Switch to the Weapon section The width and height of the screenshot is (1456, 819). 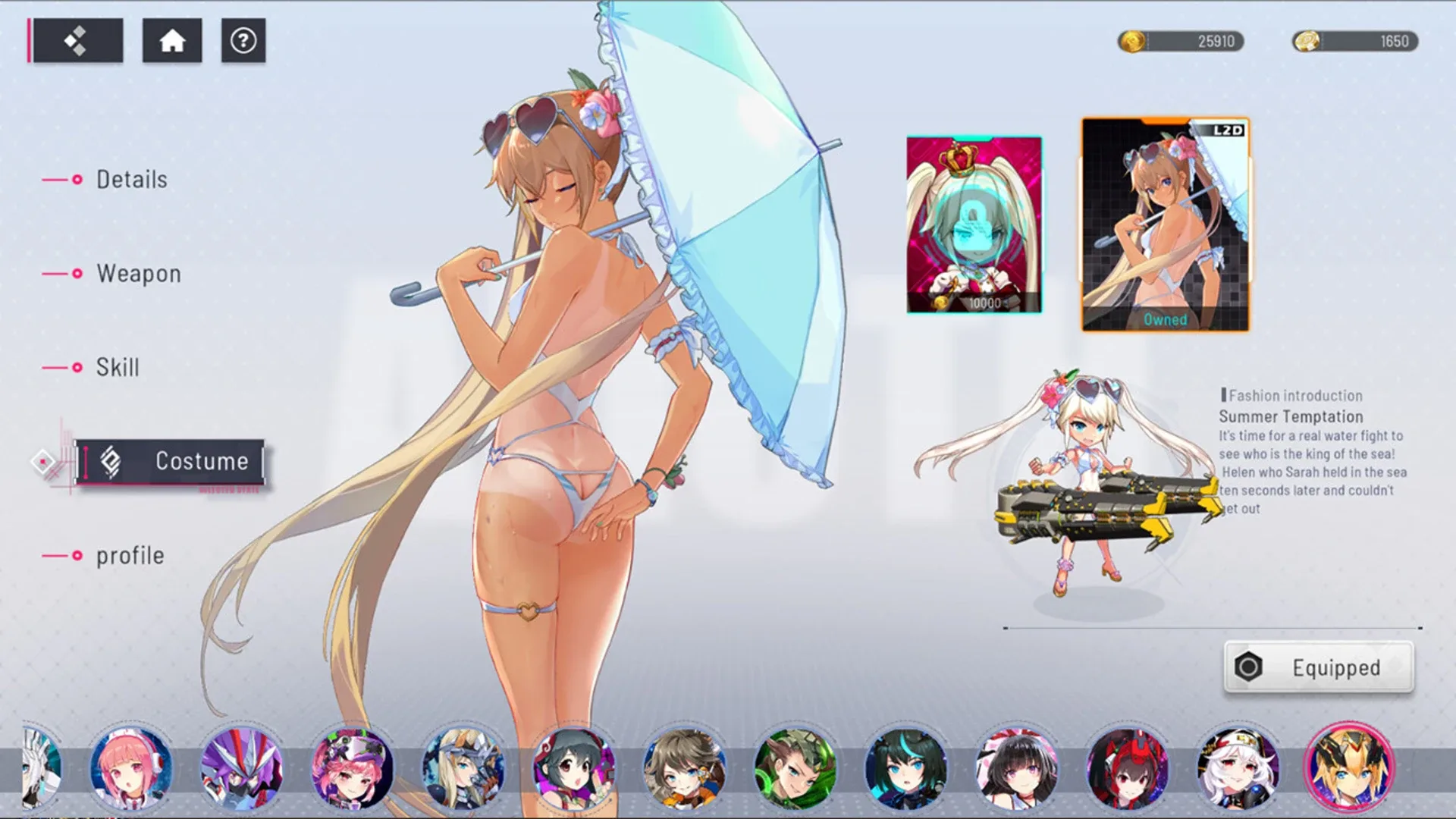138,274
